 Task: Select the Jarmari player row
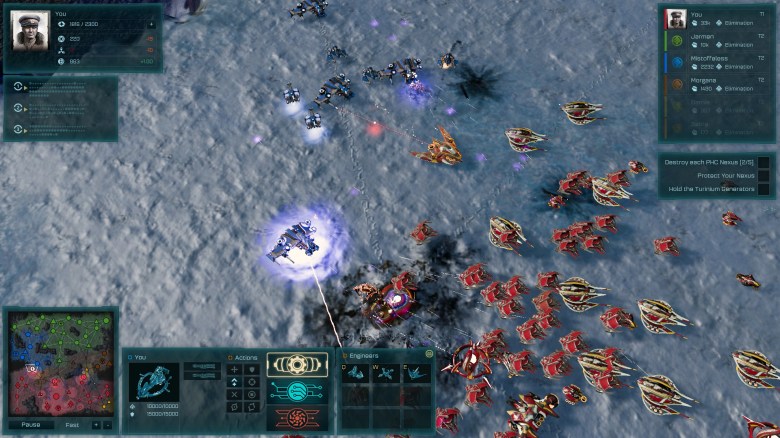coord(713,41)
